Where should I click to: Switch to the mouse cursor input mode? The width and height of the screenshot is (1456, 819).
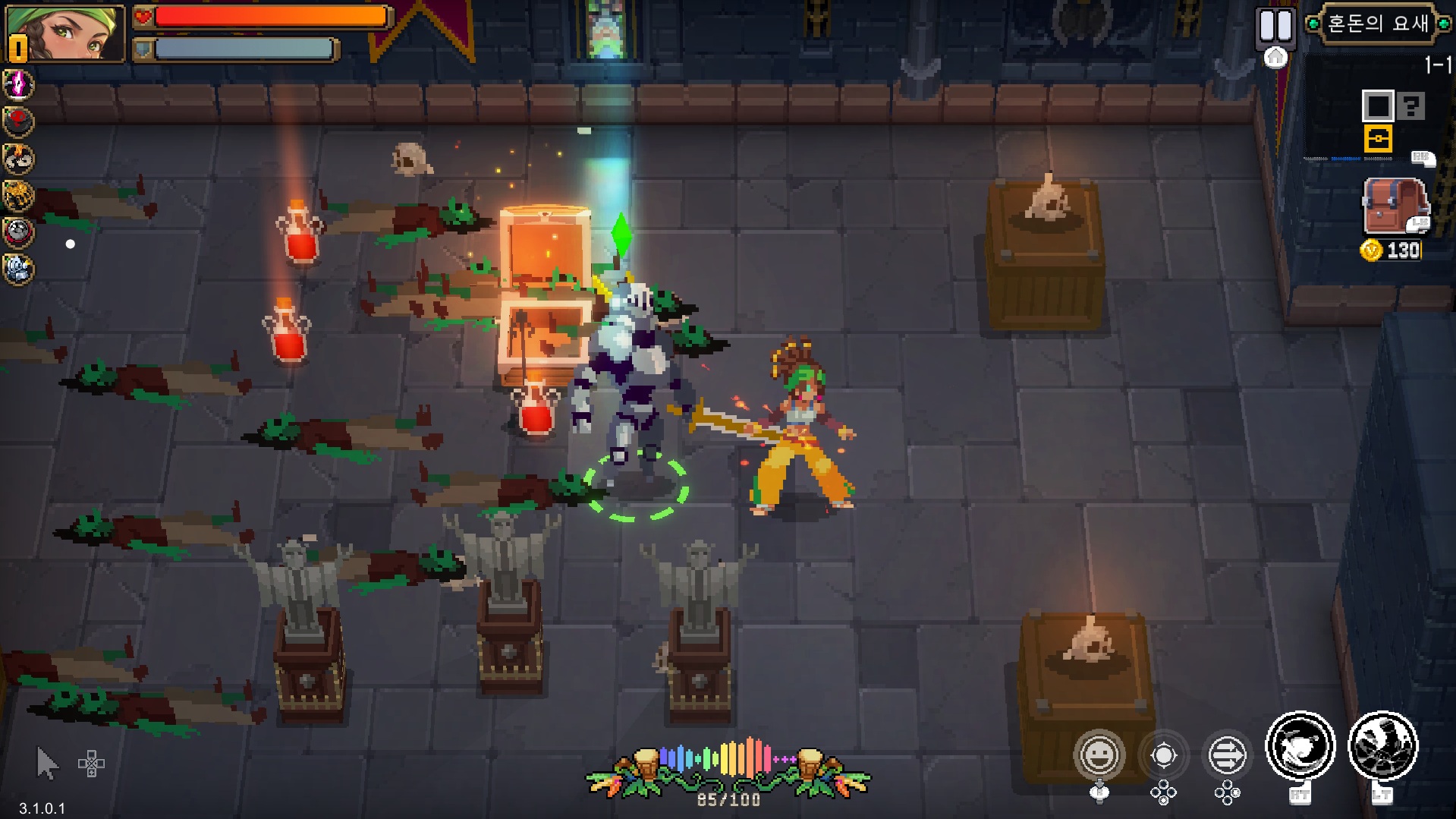pos(47,763)
